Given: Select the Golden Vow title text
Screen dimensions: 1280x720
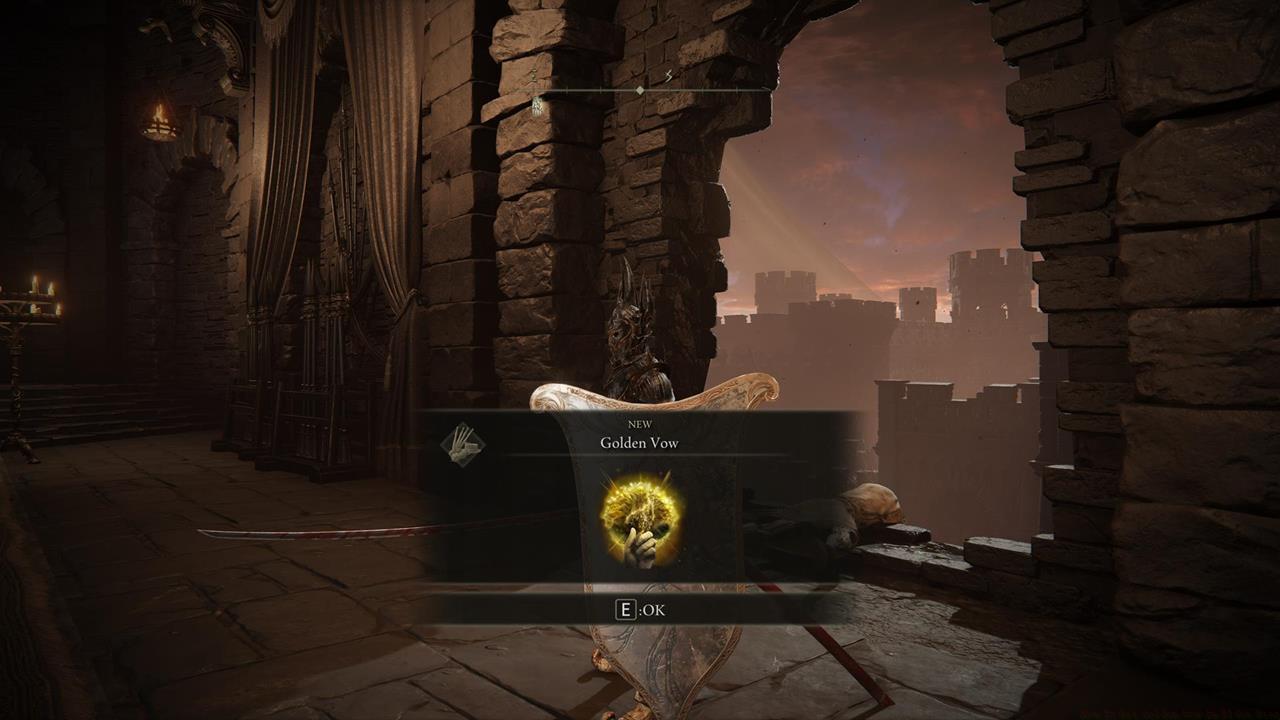Looking at the screenshot, I should 638,443.
